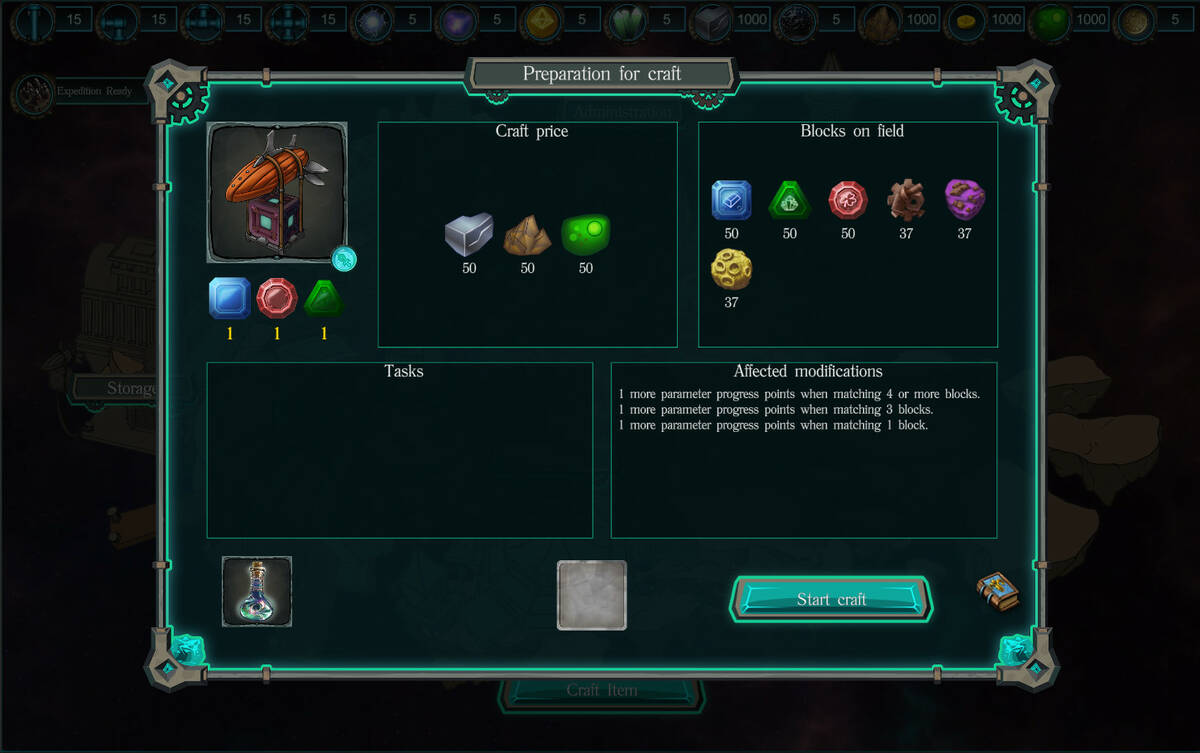Click the empty gray stone slot

click(592, 595)
